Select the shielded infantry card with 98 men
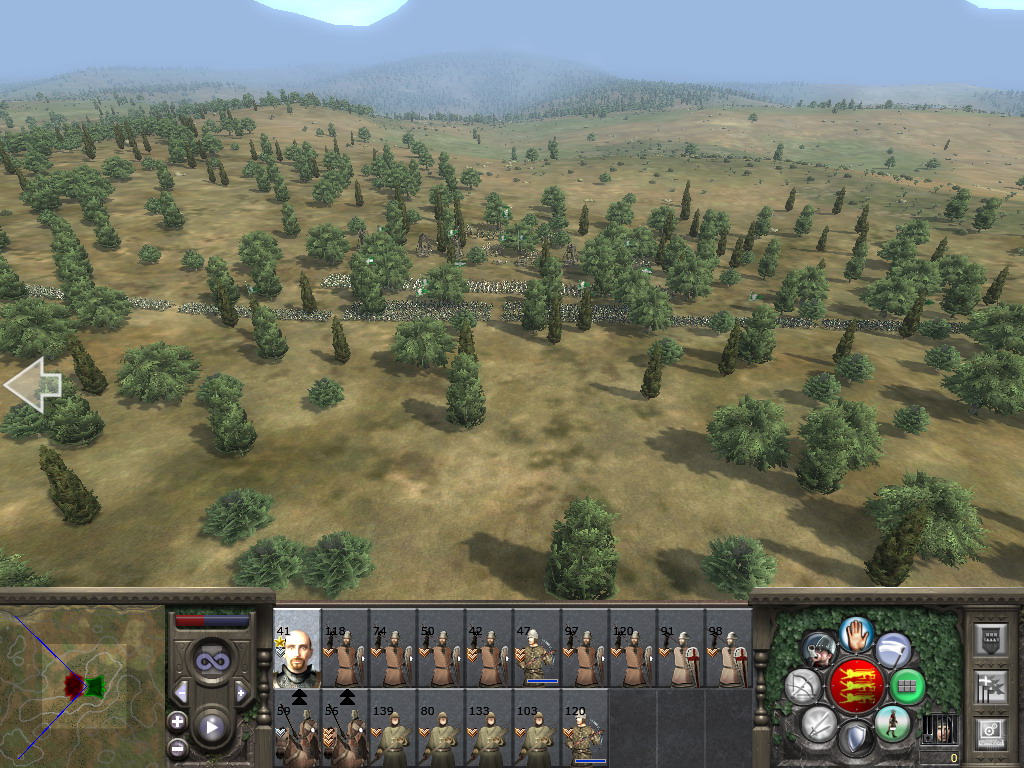This screenshot has width=1024, height=768. point(729,648)
